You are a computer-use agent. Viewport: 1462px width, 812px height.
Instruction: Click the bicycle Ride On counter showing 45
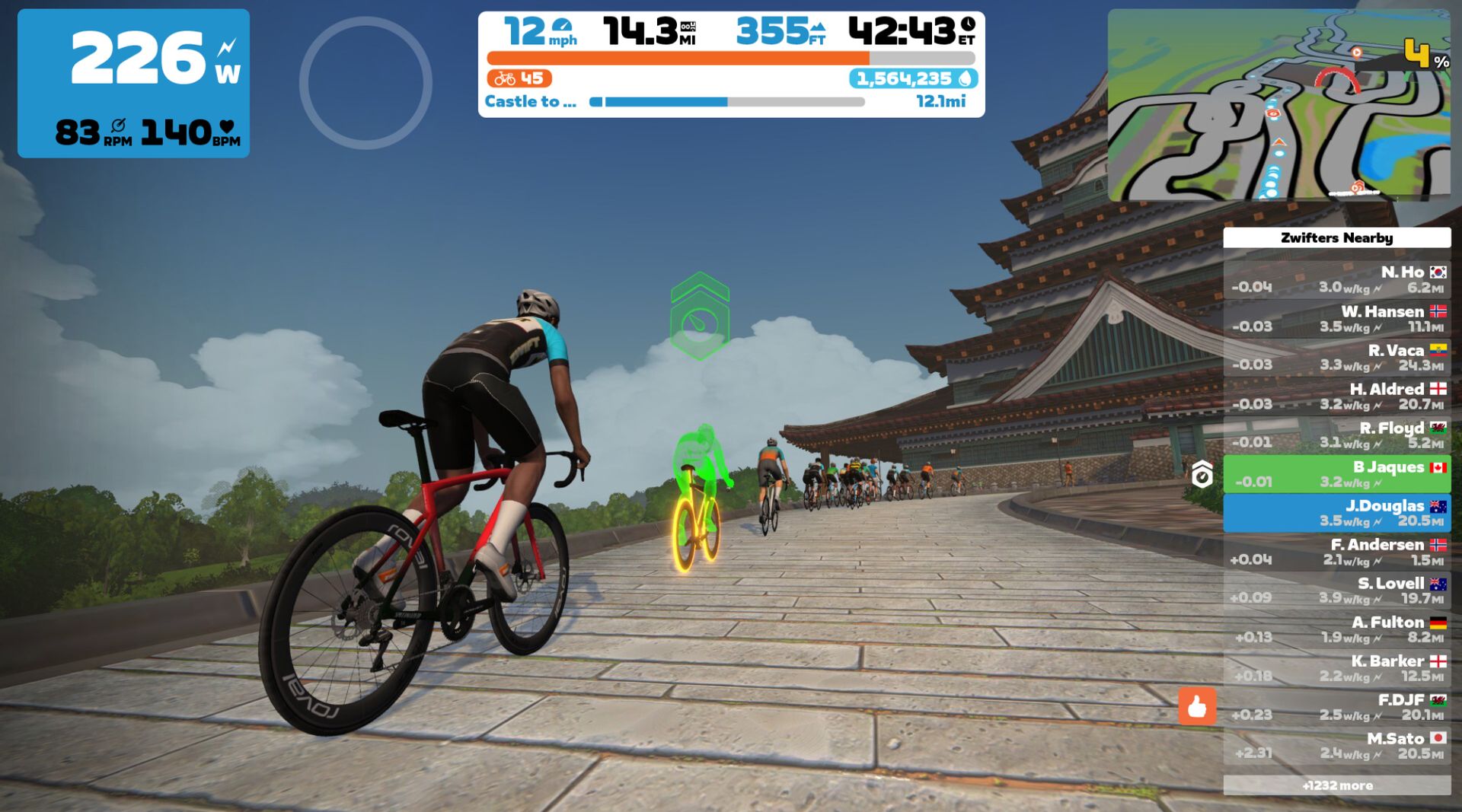coord(519,78)
